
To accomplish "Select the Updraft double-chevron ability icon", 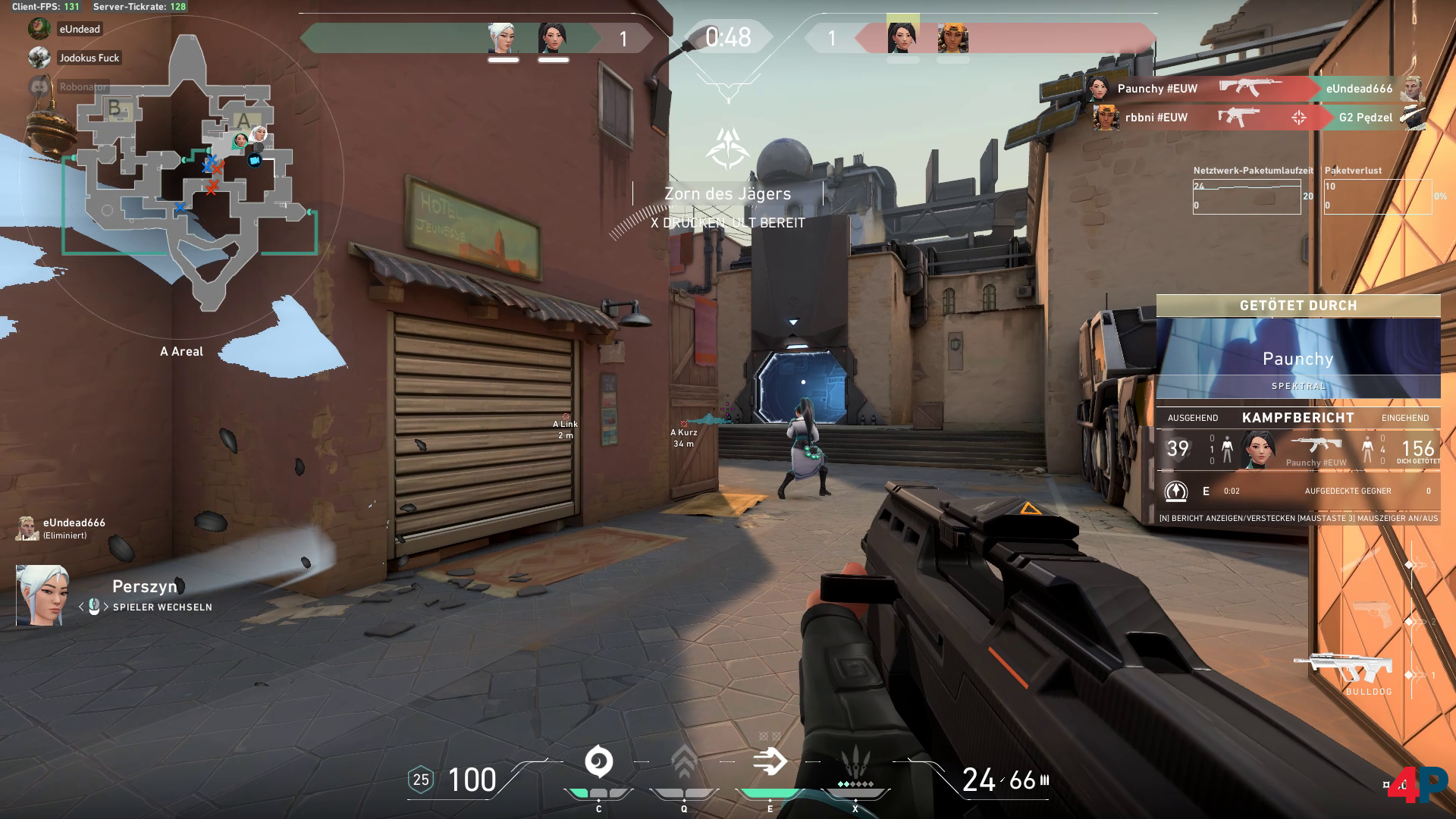I will 684,762.
